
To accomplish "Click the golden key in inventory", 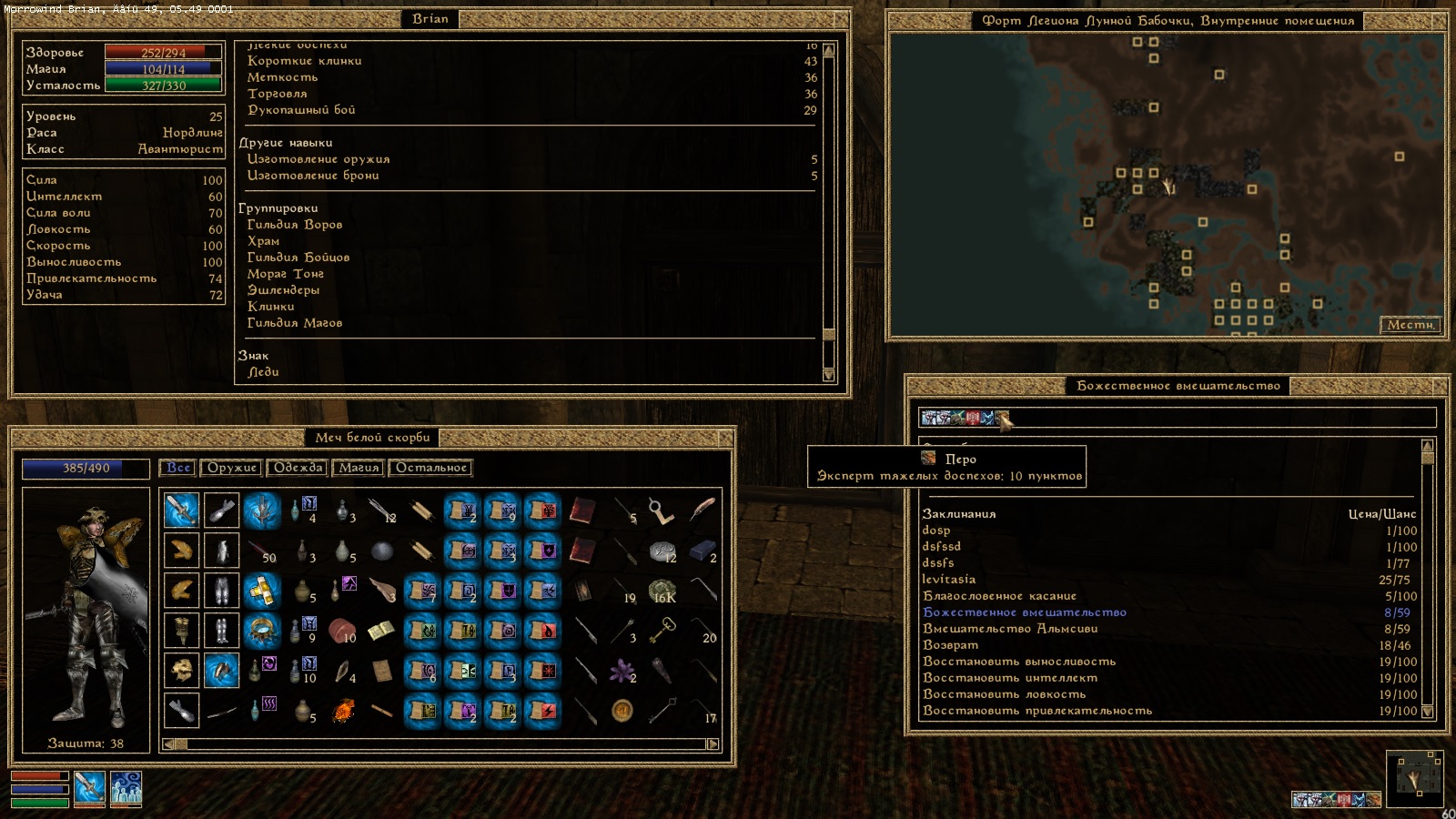I will (662, 630).
